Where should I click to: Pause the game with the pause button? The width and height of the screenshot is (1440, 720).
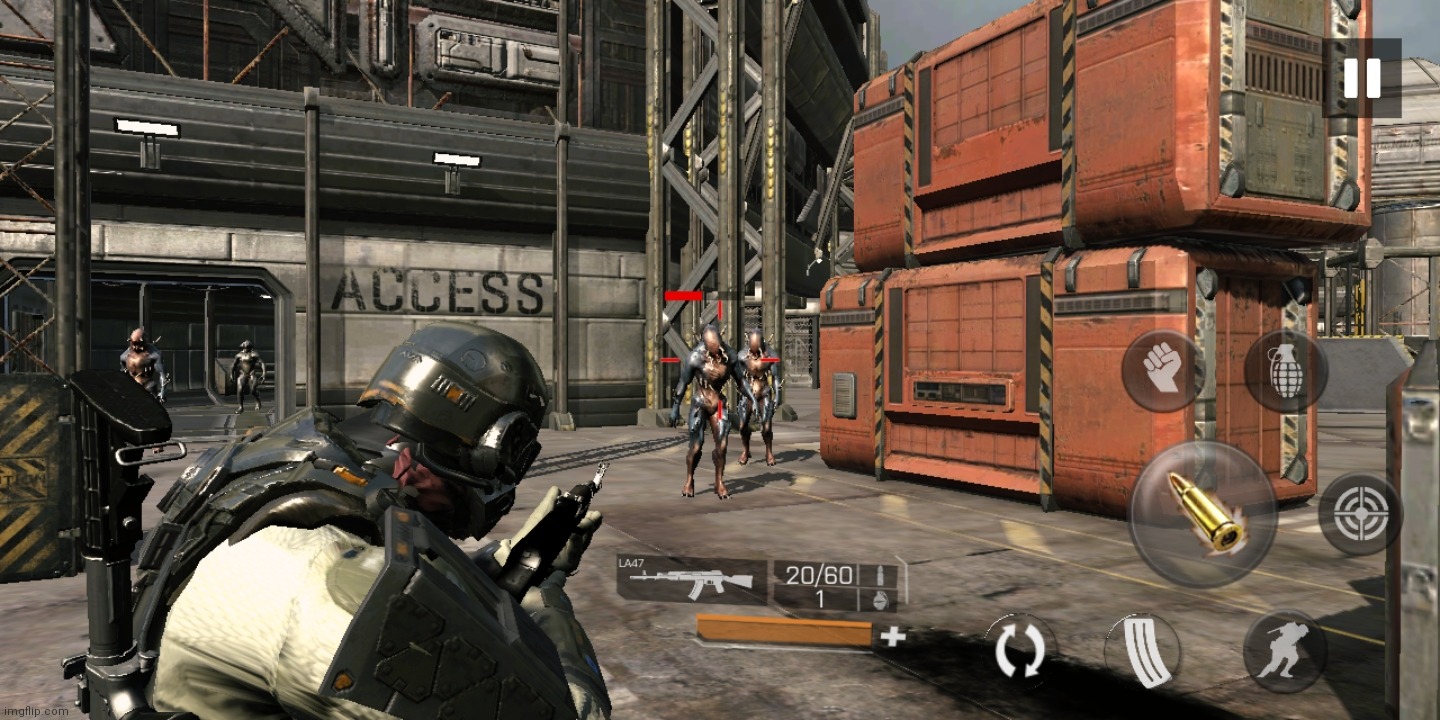1362,78
